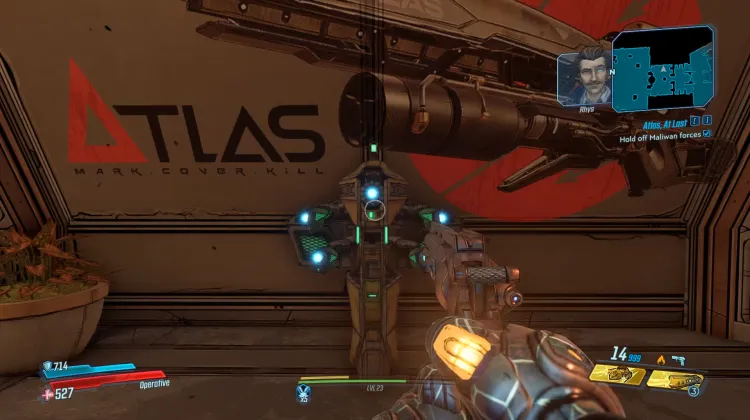Screen dimensions: 750x420
Task: Click the fire element icon
Action: (660, 357)
